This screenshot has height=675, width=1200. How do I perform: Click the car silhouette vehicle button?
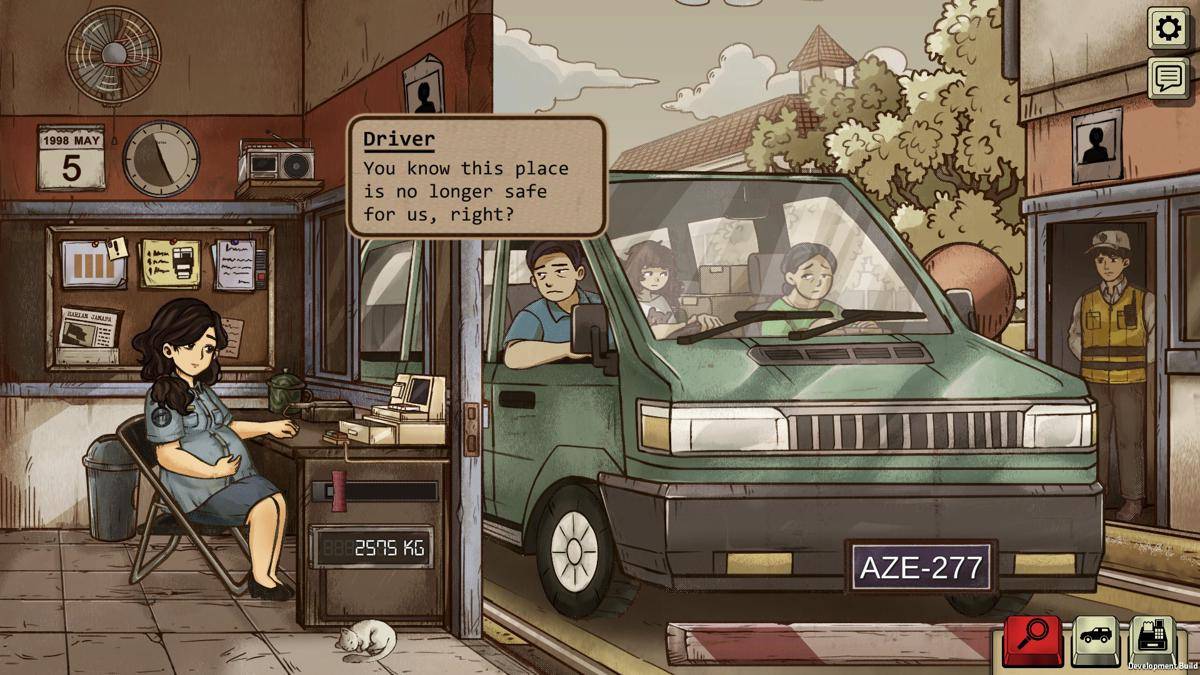pos(1095,640)
